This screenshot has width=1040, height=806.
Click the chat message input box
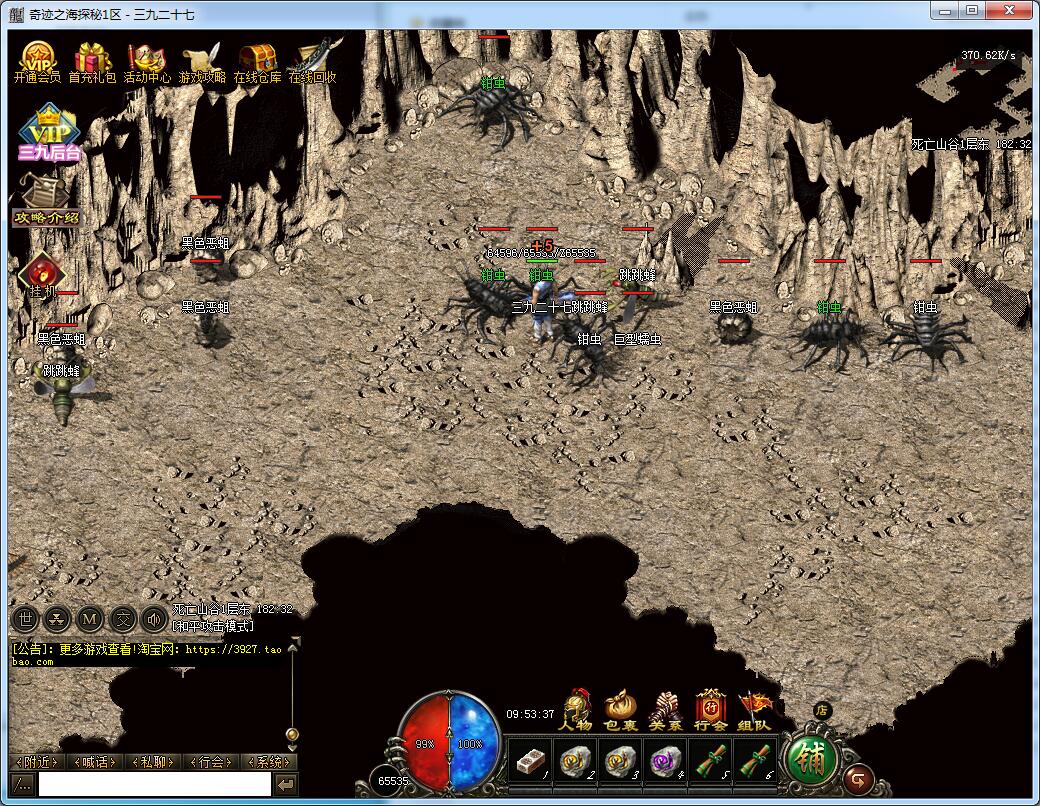point(154,785)
